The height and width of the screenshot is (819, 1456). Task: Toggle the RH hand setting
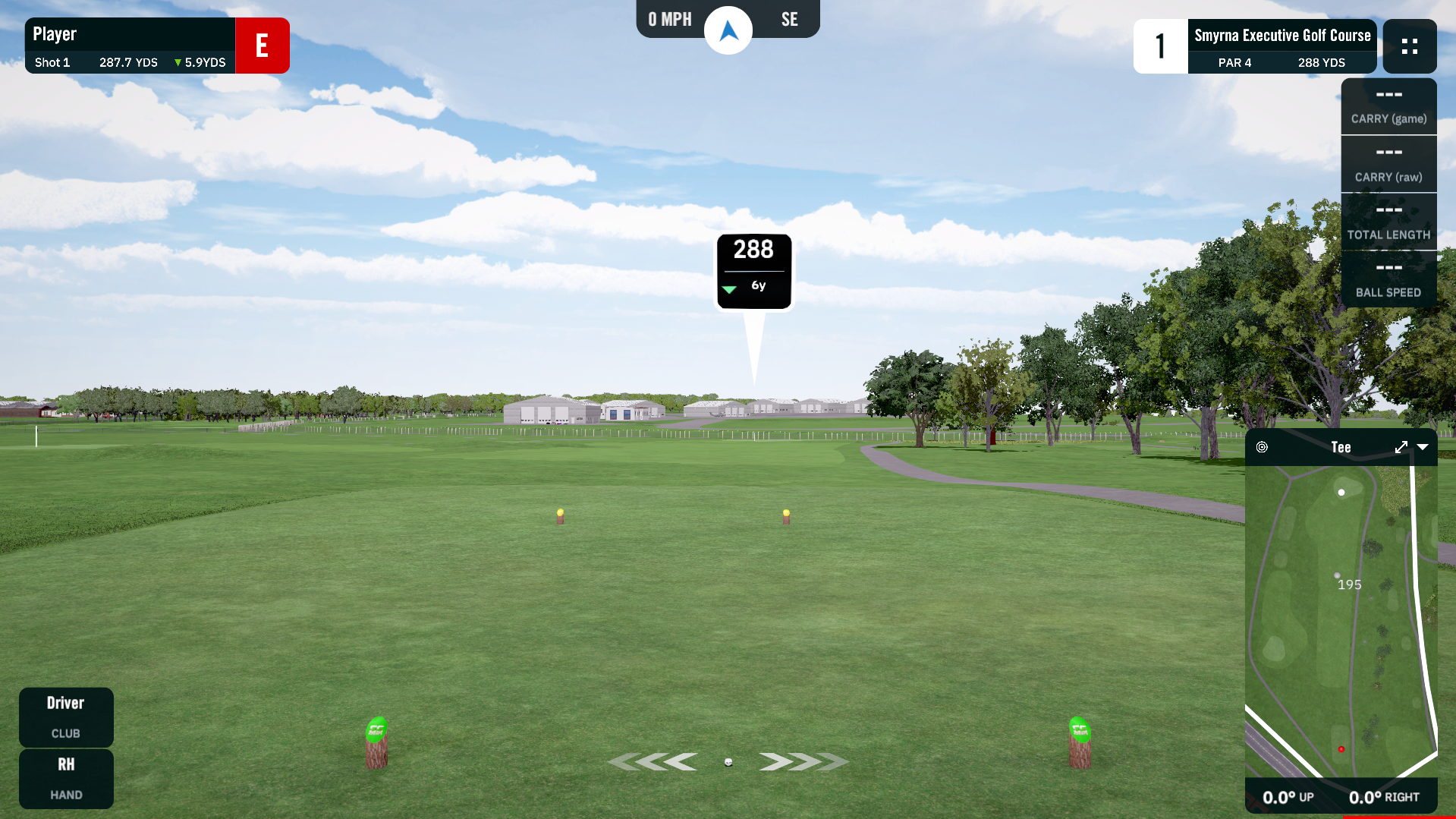[66, 778]
